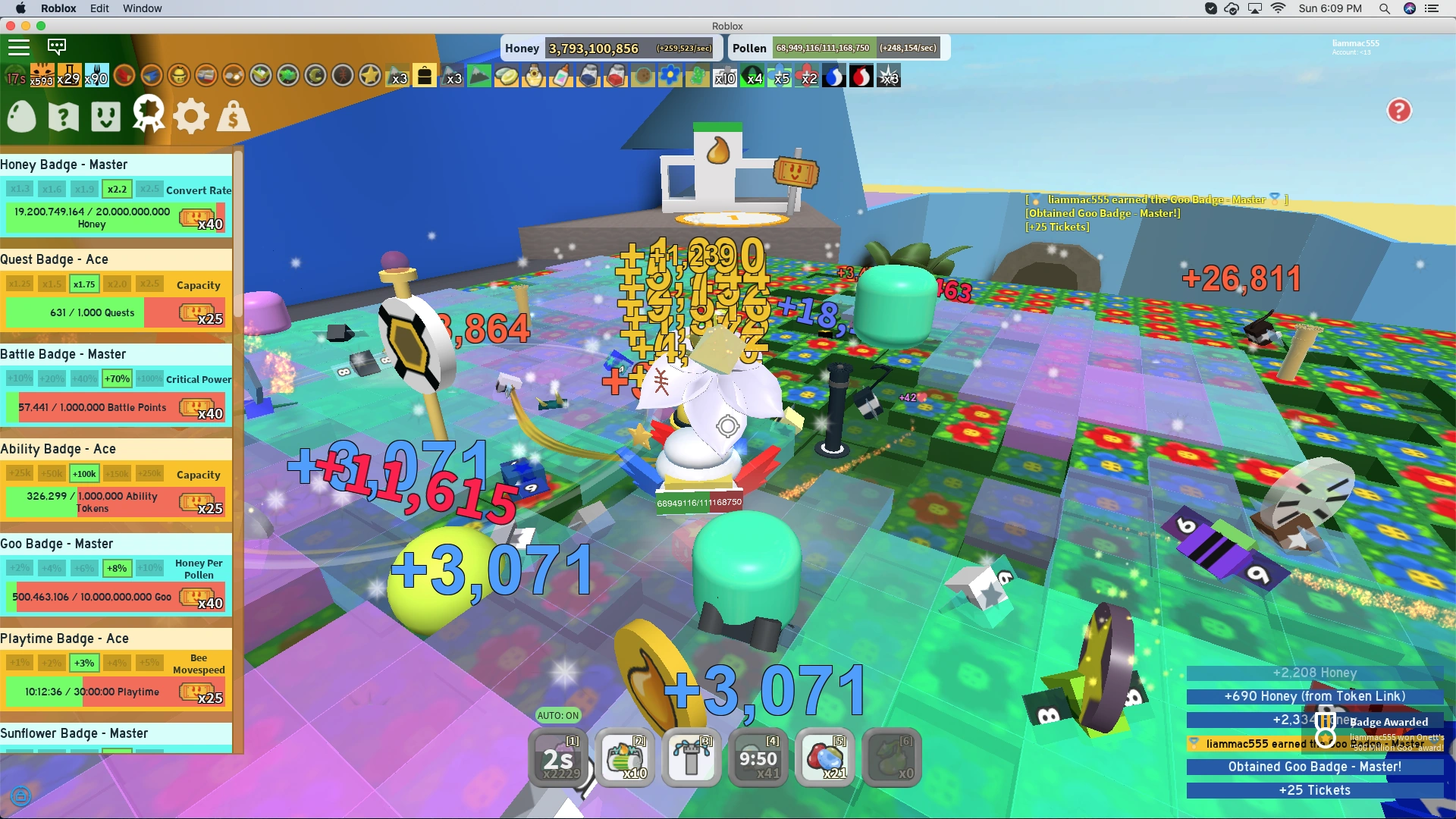The height and width of the screenshot is (819, 1456).
Task: Select the x2.2 Honey Badge convert rate tier
Action: pyautogui.click(x=117, y=189)
